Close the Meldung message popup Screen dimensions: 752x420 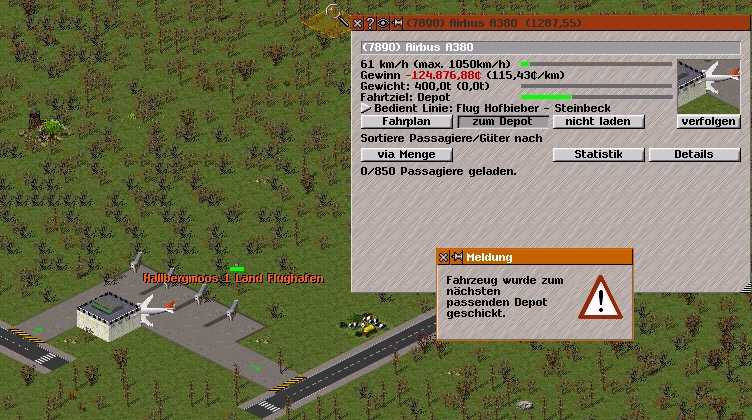point(444,257)
